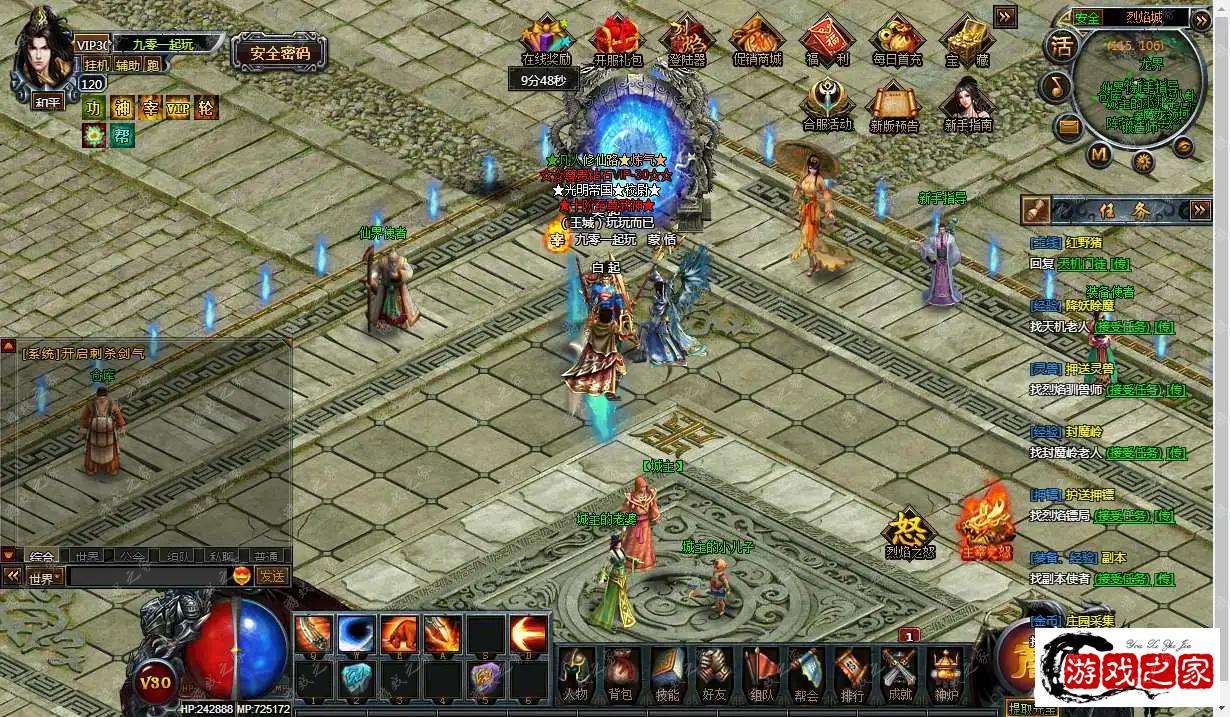Open the 宝藏 treasure chest icon
Viewport: 1230px width, 717px height.
pyautogui.click(x=965, y=40)
